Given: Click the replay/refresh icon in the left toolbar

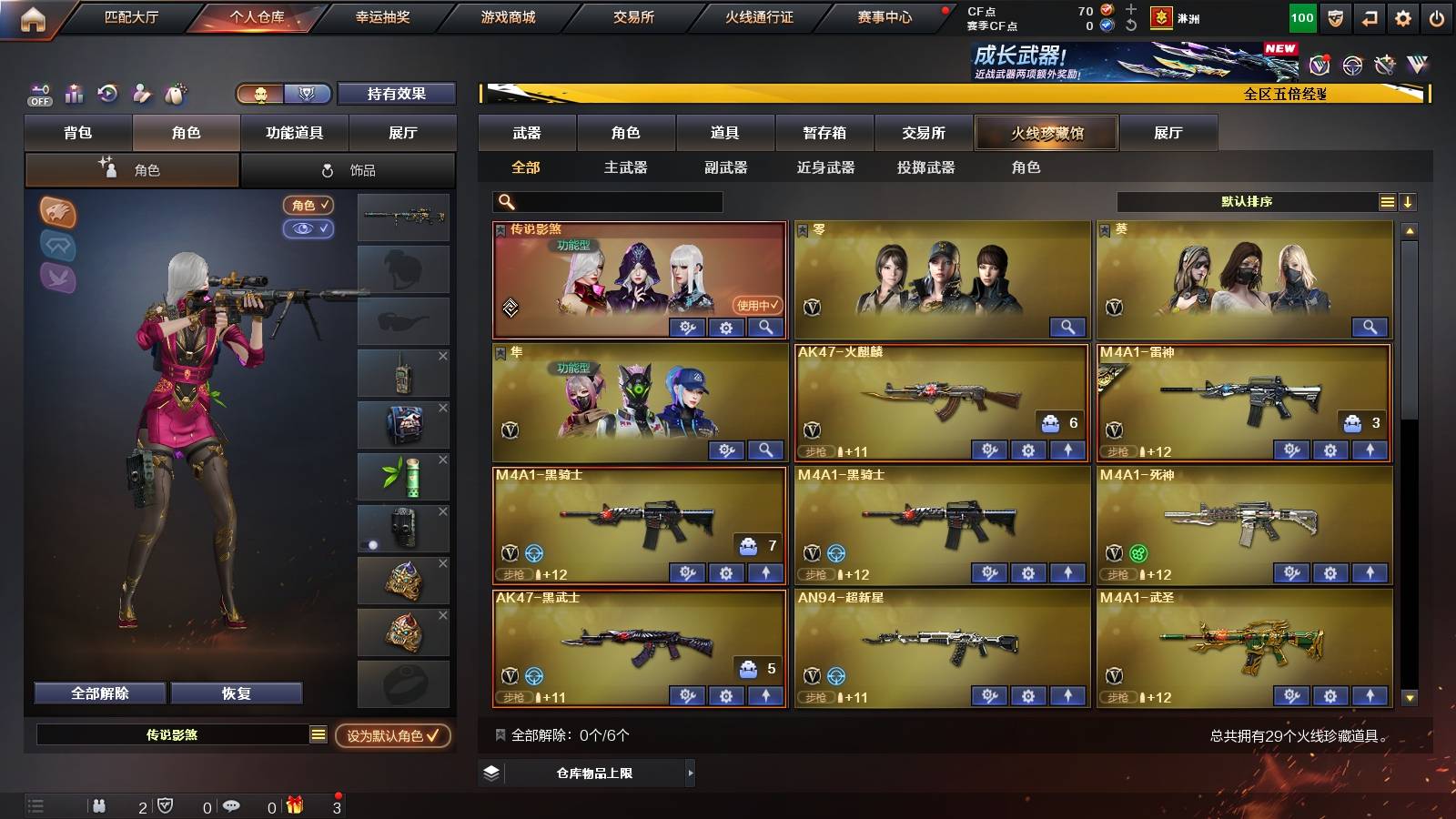Looking at the screenshot, I should click(107, 94).
